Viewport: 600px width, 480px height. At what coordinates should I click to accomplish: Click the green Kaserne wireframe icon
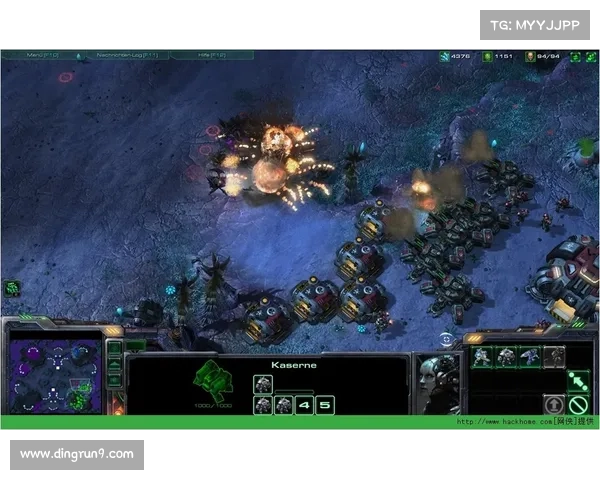coord(210,378)
